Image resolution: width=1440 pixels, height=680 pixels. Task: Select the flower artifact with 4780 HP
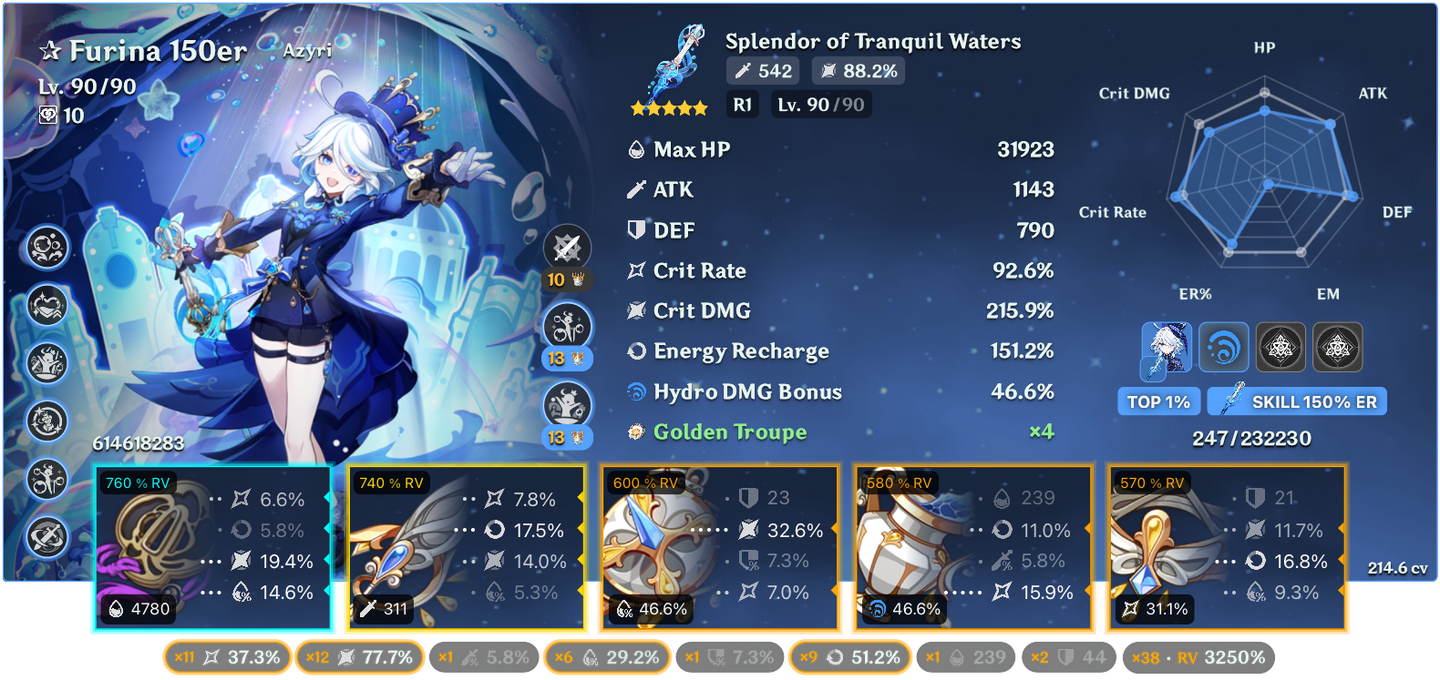click(212, 548)
